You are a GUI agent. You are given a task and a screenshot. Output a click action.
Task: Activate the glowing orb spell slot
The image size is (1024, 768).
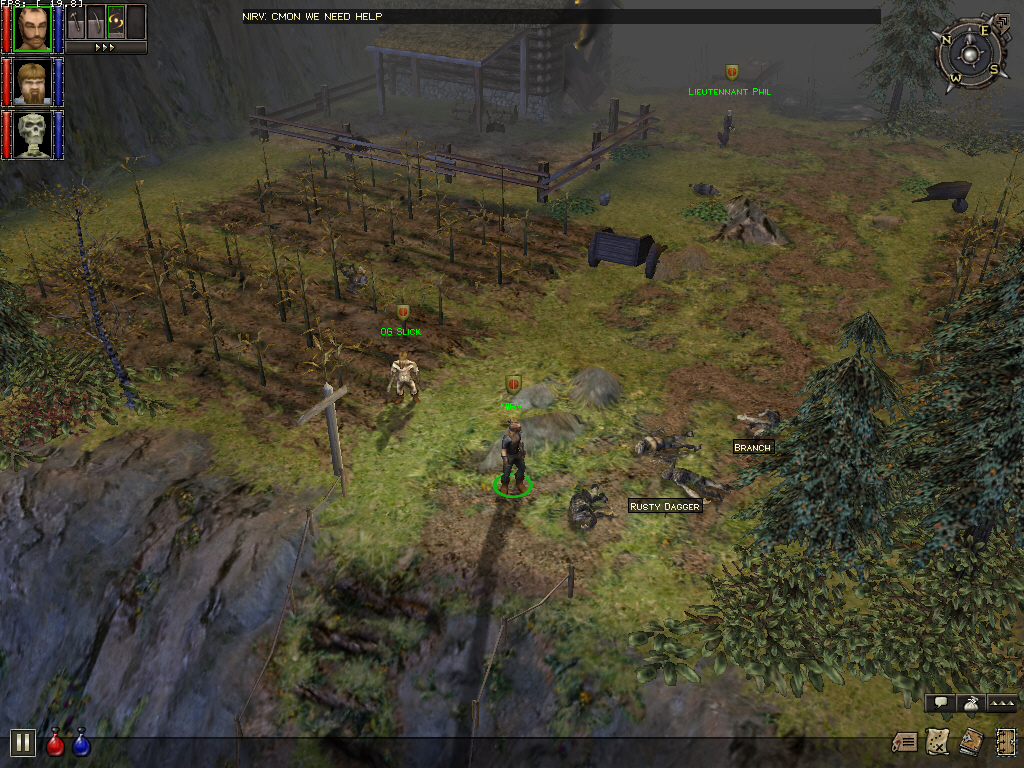click(116, 21)
